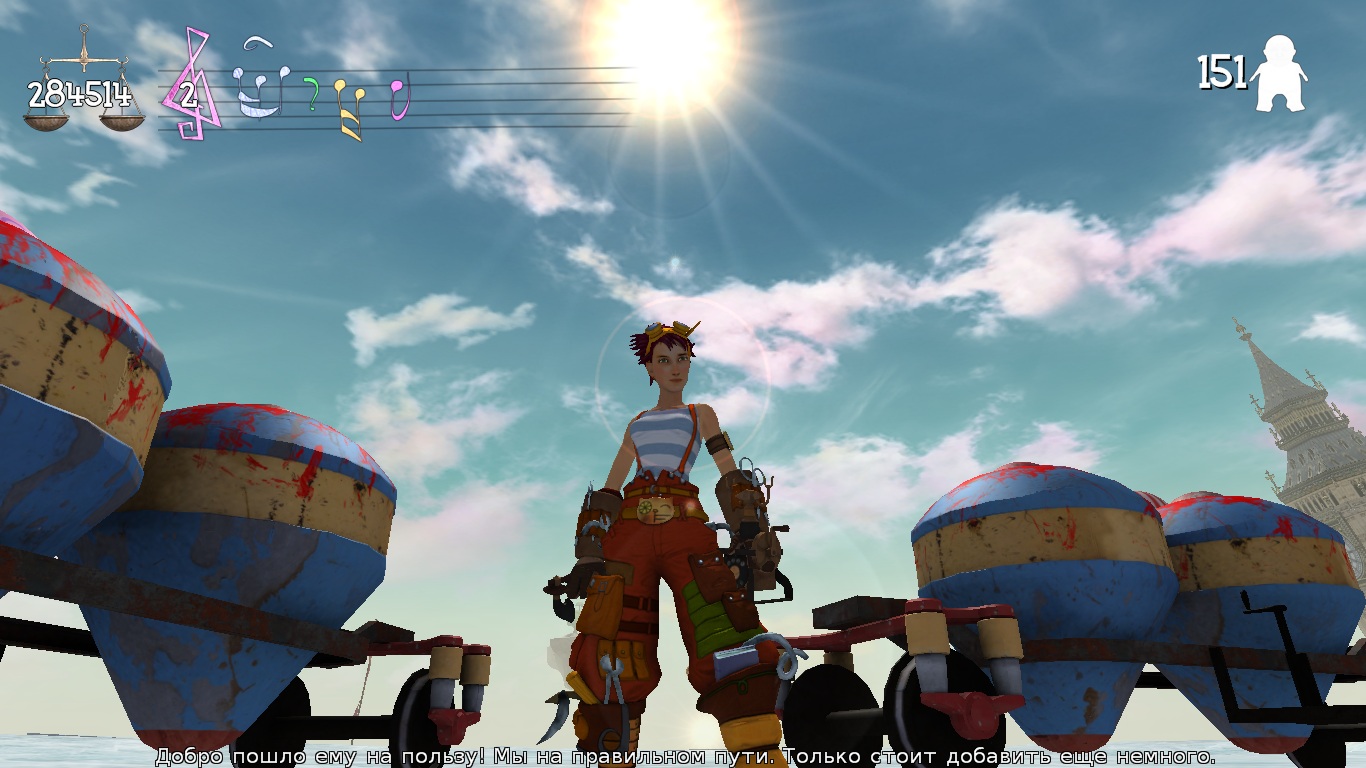Click the white person silhouette icon

(1280, 74)
